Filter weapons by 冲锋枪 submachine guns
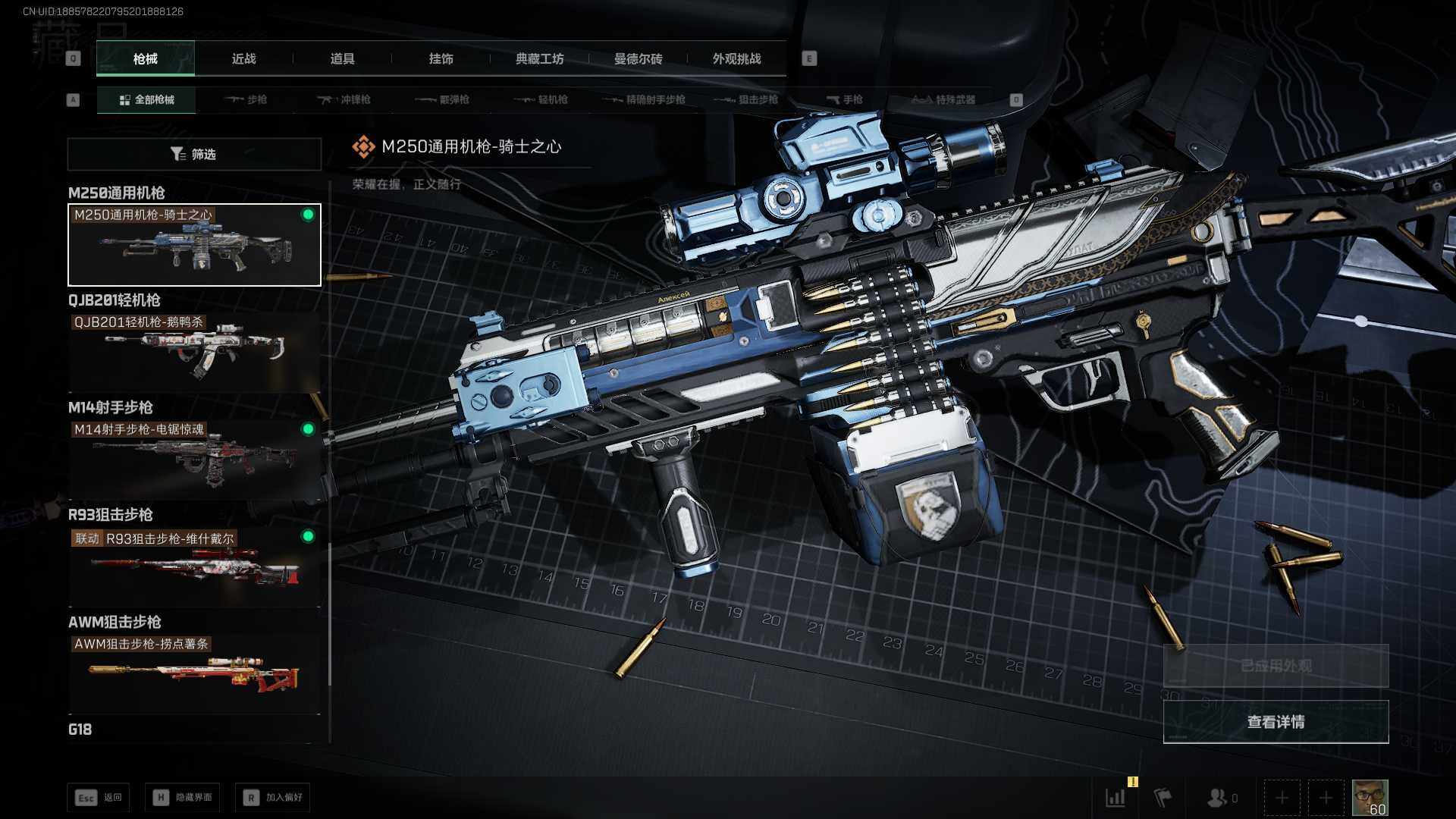 point(344,100)
